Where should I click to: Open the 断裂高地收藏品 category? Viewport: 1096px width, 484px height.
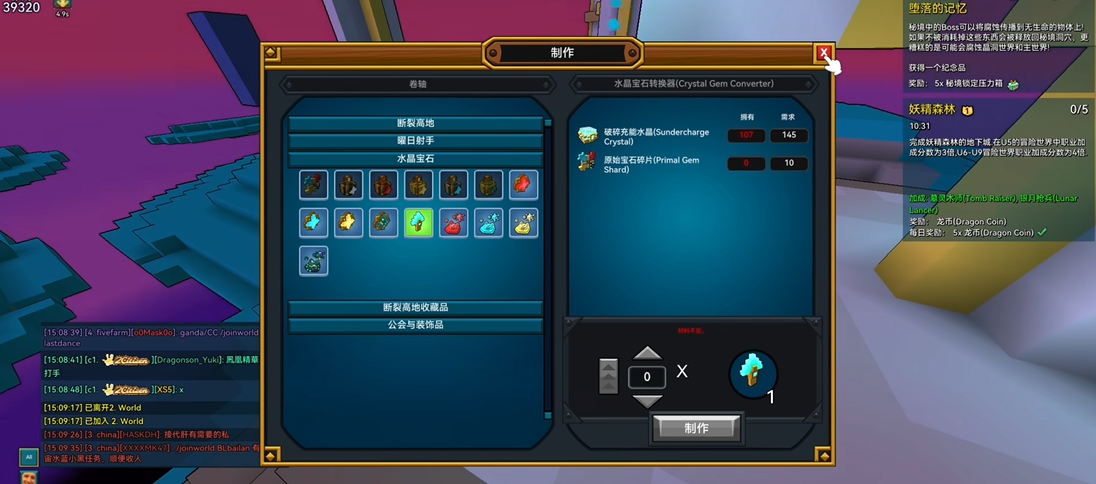(415, 308)
